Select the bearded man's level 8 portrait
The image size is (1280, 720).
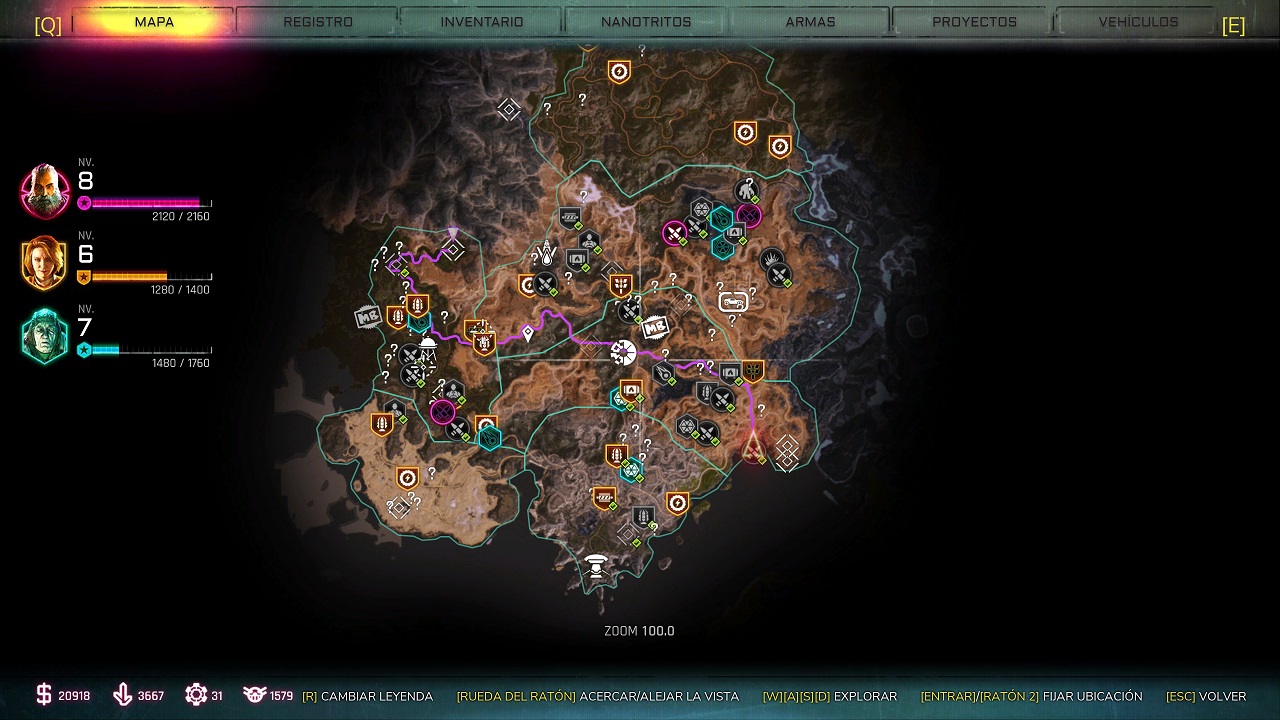click(x=46, y=191)
